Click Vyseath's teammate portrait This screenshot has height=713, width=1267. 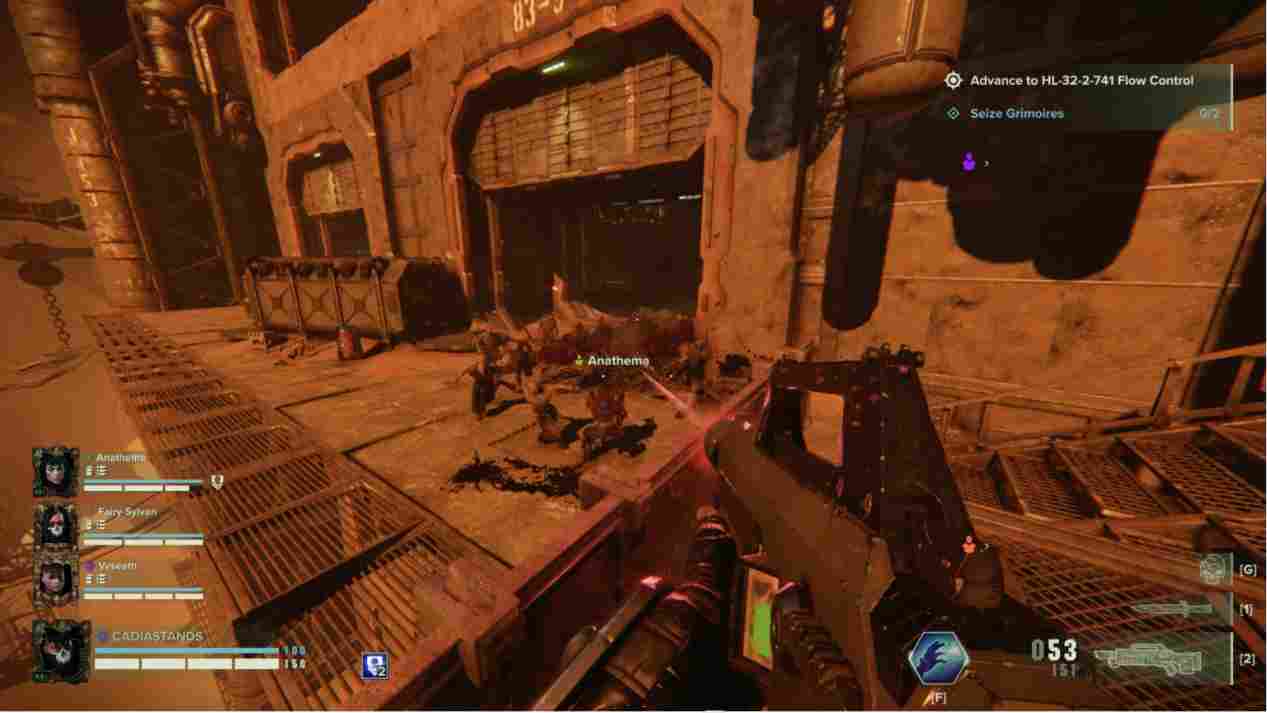coord(56,580)
